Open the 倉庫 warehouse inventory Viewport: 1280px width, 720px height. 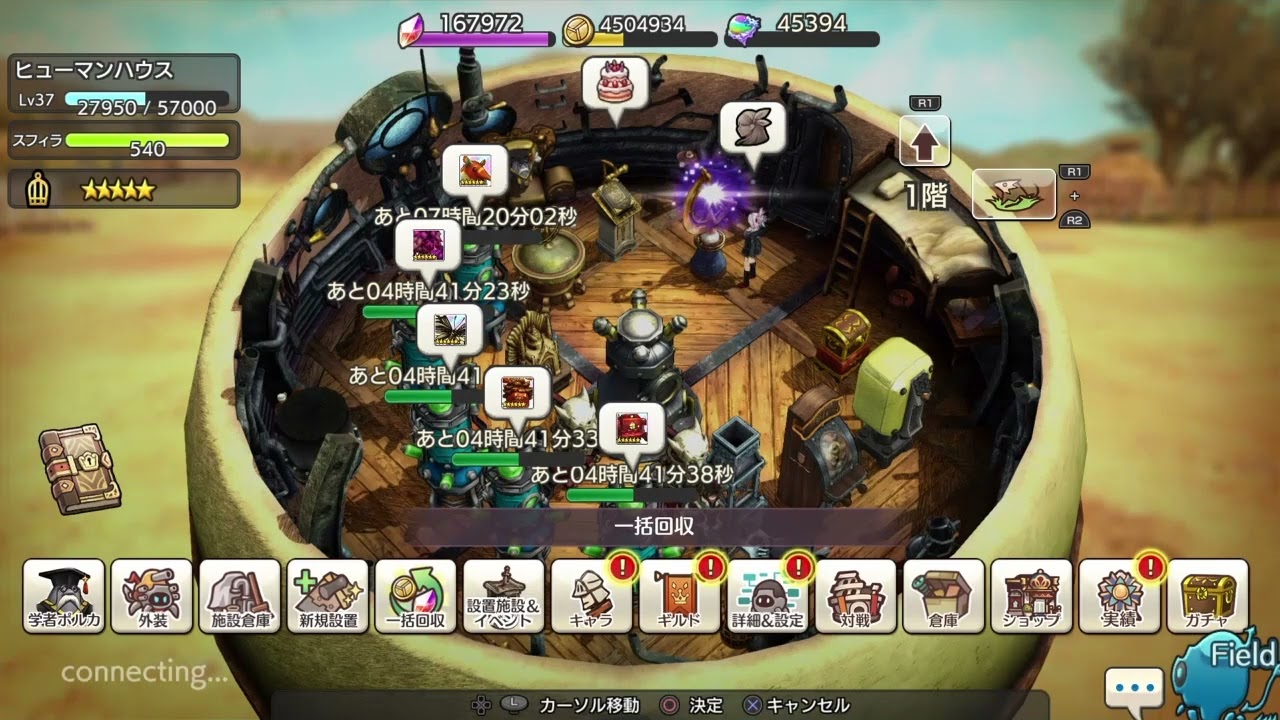(944, 597)
